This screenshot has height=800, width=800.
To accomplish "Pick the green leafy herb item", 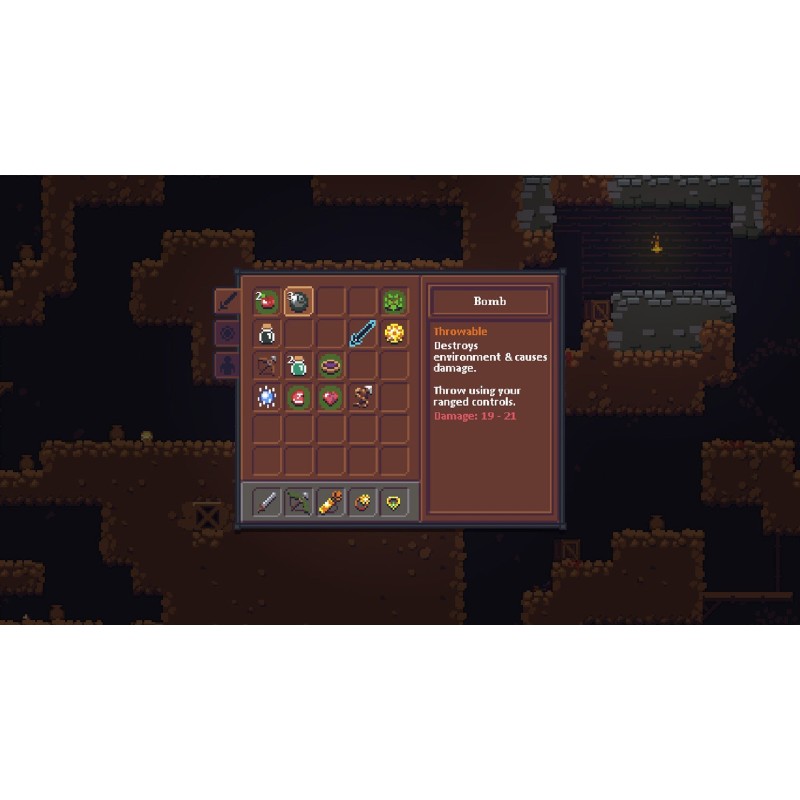I will click(394, 301).
